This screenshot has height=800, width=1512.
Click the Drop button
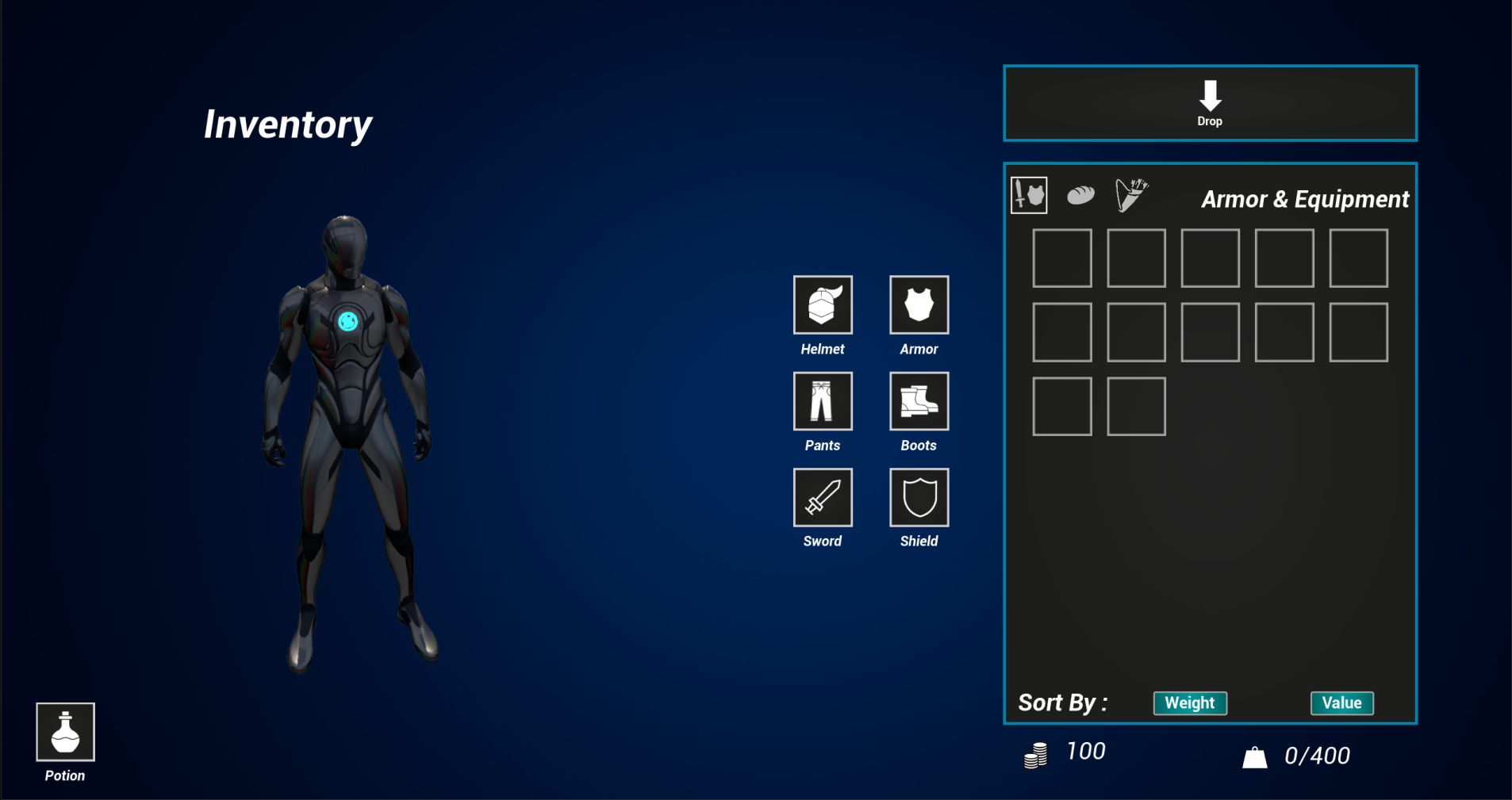tap(1209, 103)
